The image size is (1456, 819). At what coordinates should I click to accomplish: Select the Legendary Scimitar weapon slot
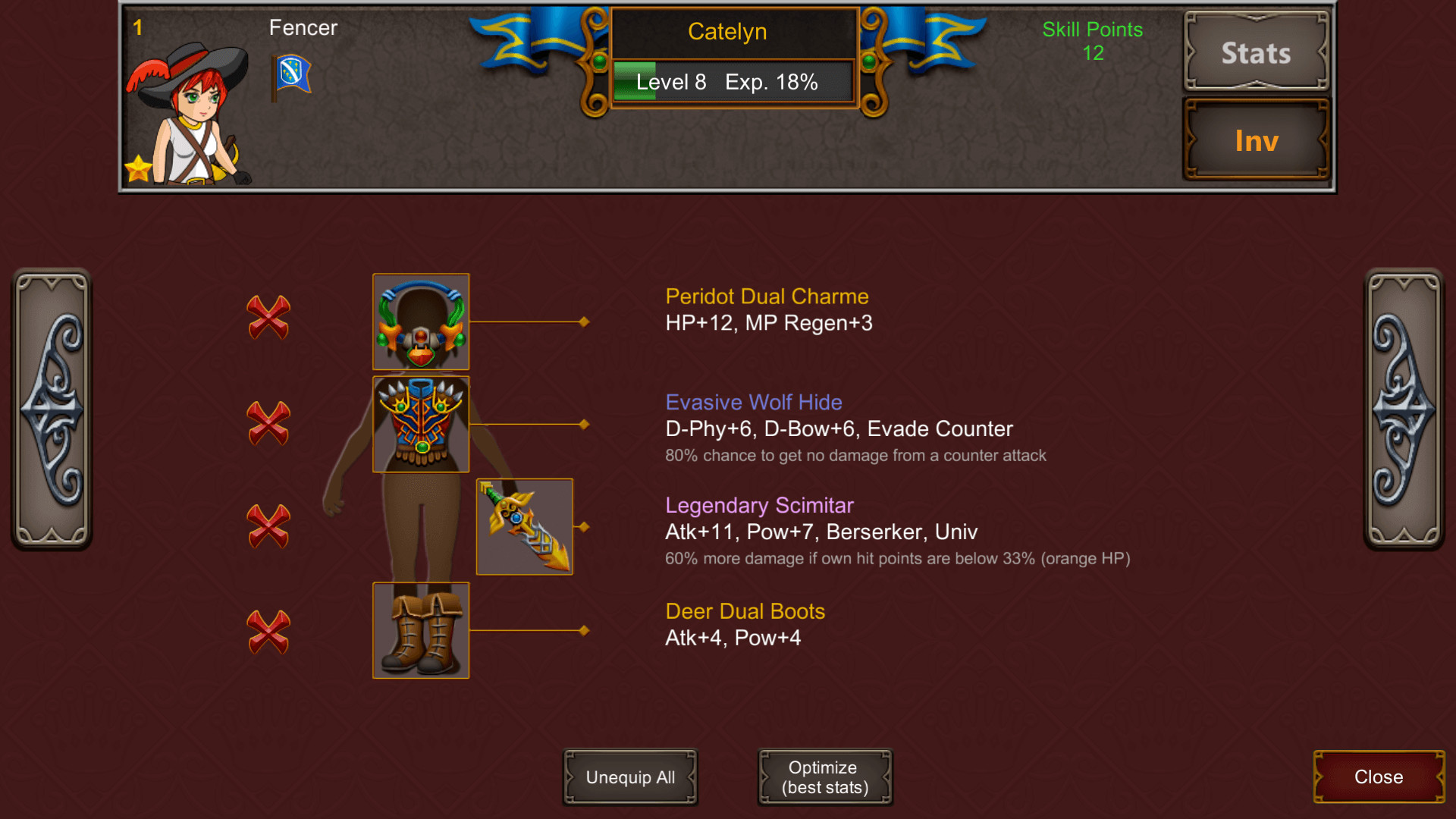523,526
